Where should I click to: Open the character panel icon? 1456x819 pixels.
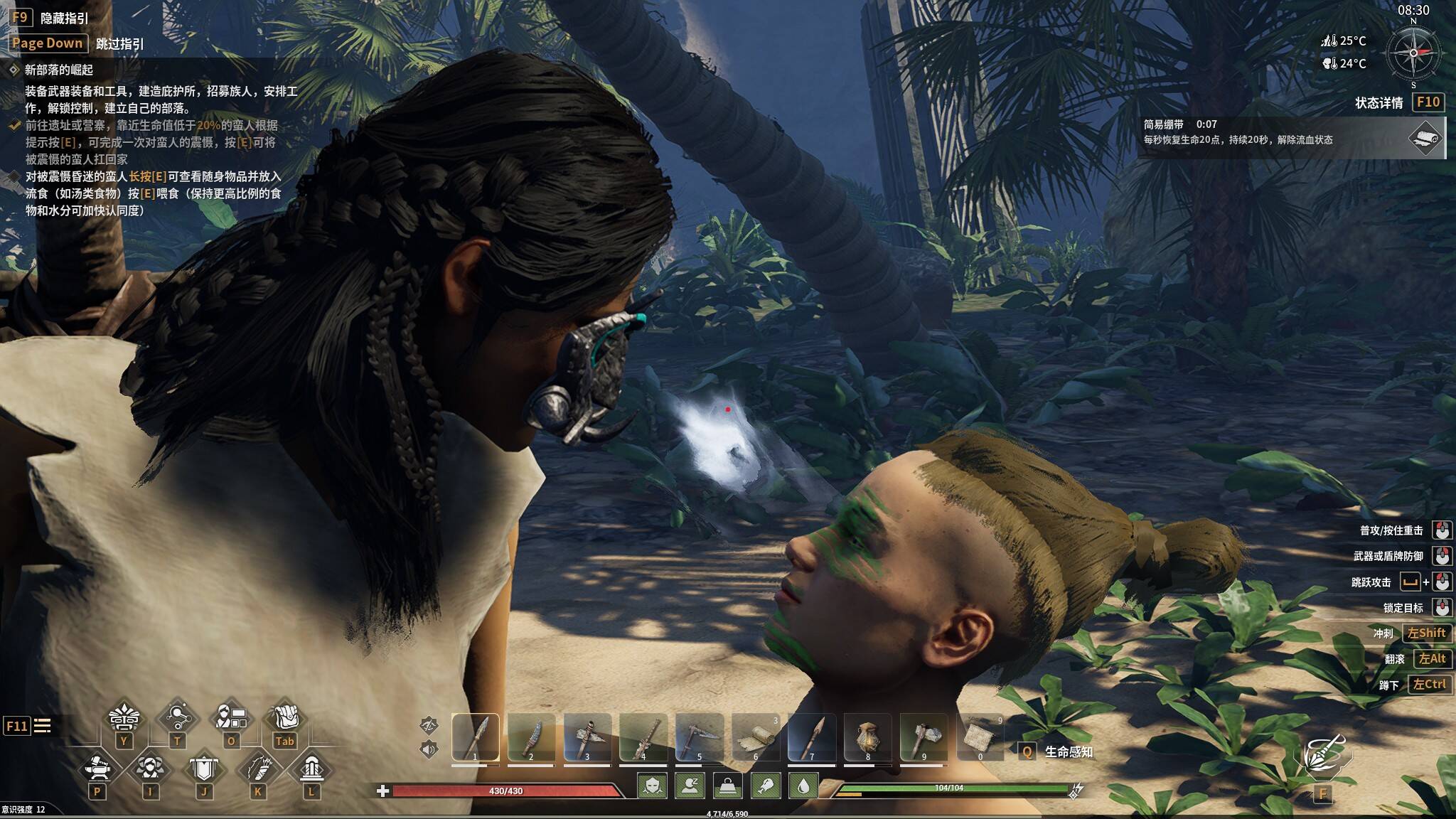pyautogui.click(x=231, y=718)
